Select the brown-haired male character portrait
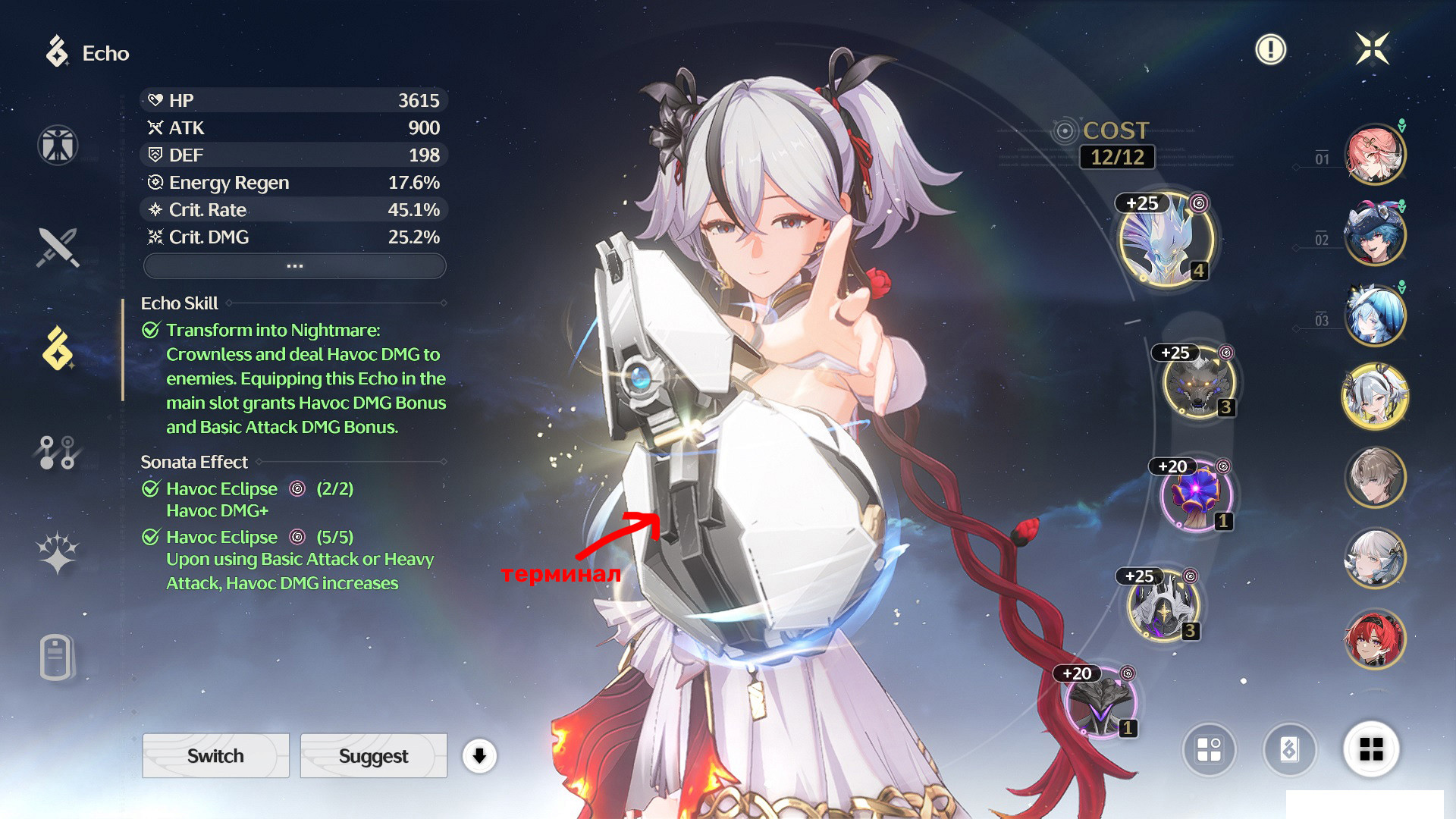1456x819 pixels. [1374, 477]
